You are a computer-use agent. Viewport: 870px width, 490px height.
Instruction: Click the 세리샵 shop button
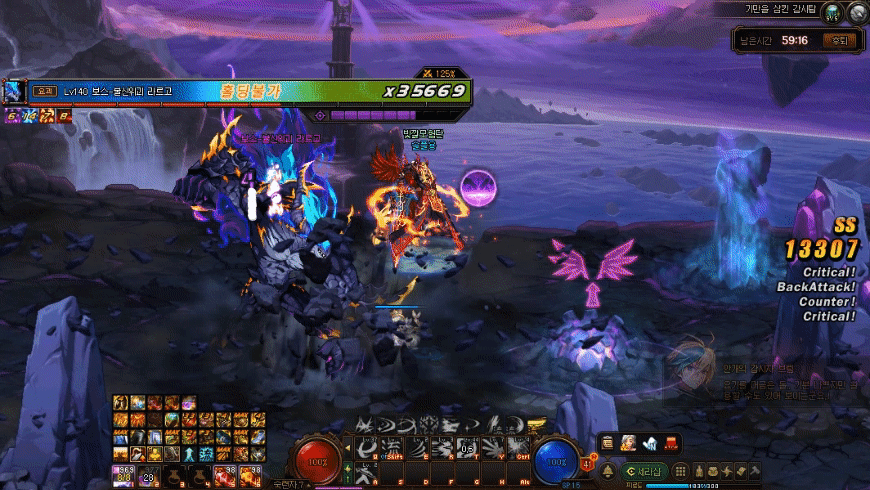pos(645,470)
